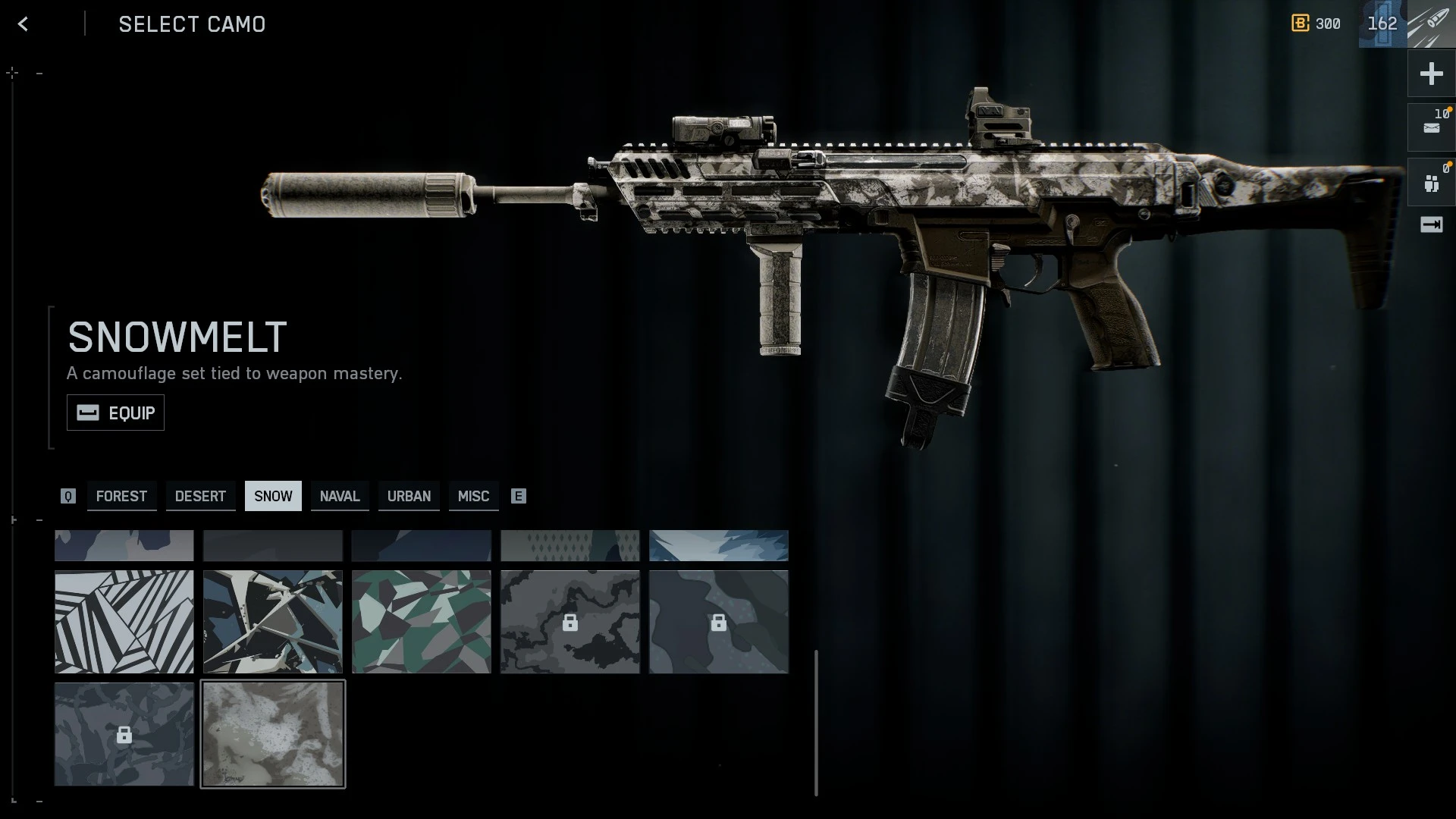Show the Naval camo category
The image size is (1456, 819).
(339, 496)
